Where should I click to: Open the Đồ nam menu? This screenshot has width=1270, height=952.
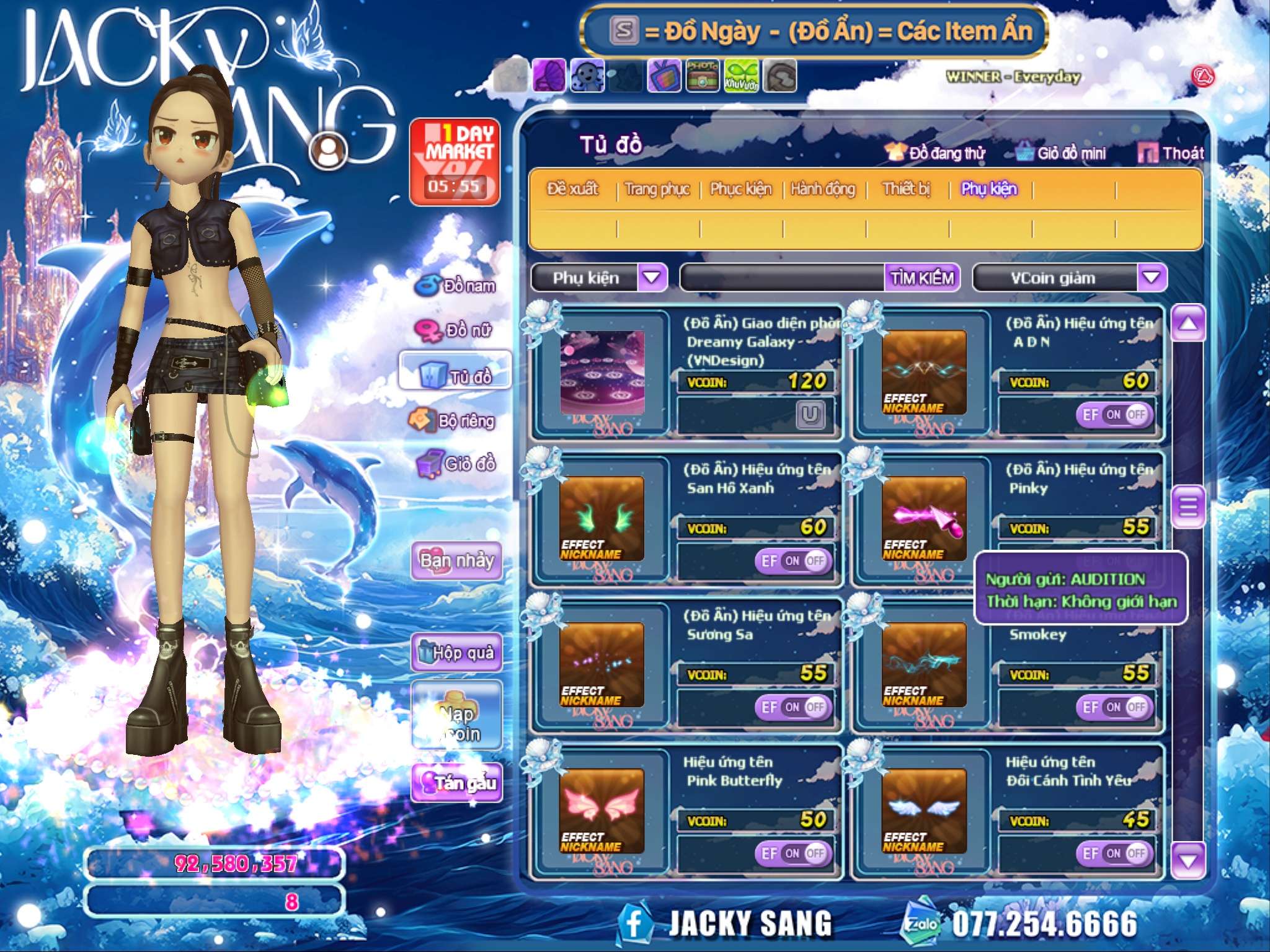click(456, 286)
